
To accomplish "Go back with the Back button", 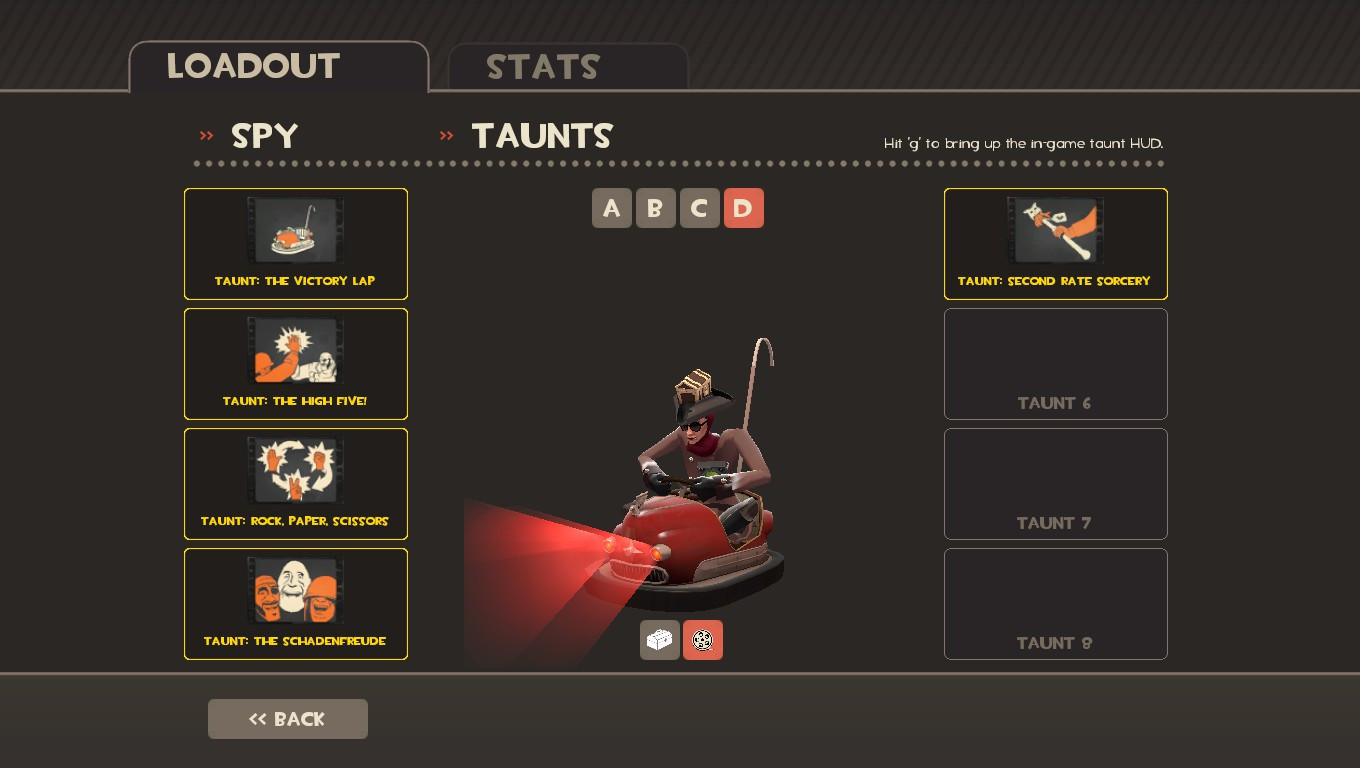I will (288, 719).
